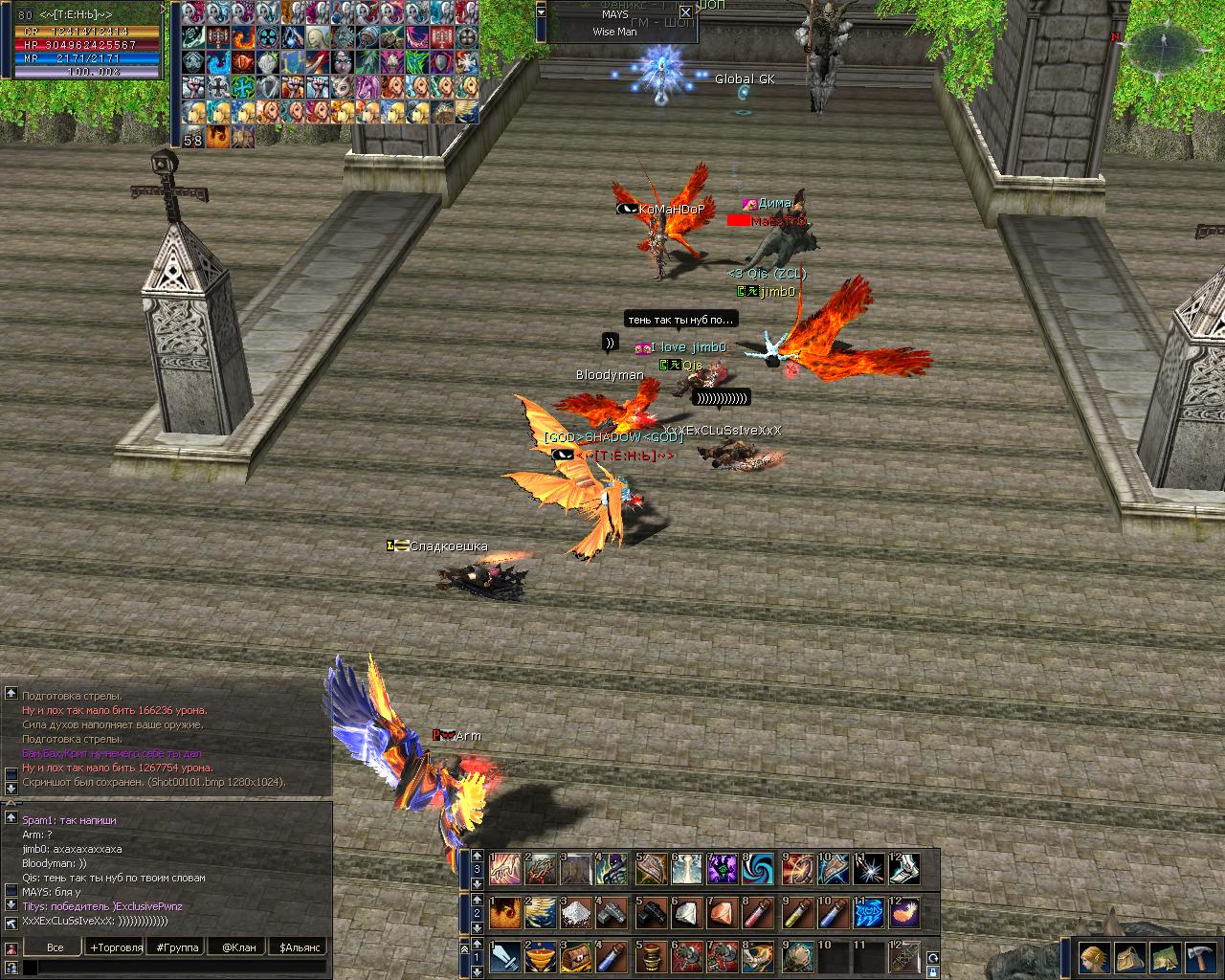Open the inventory bag icon
The image size is (1225, 980).
point(1130,956)
